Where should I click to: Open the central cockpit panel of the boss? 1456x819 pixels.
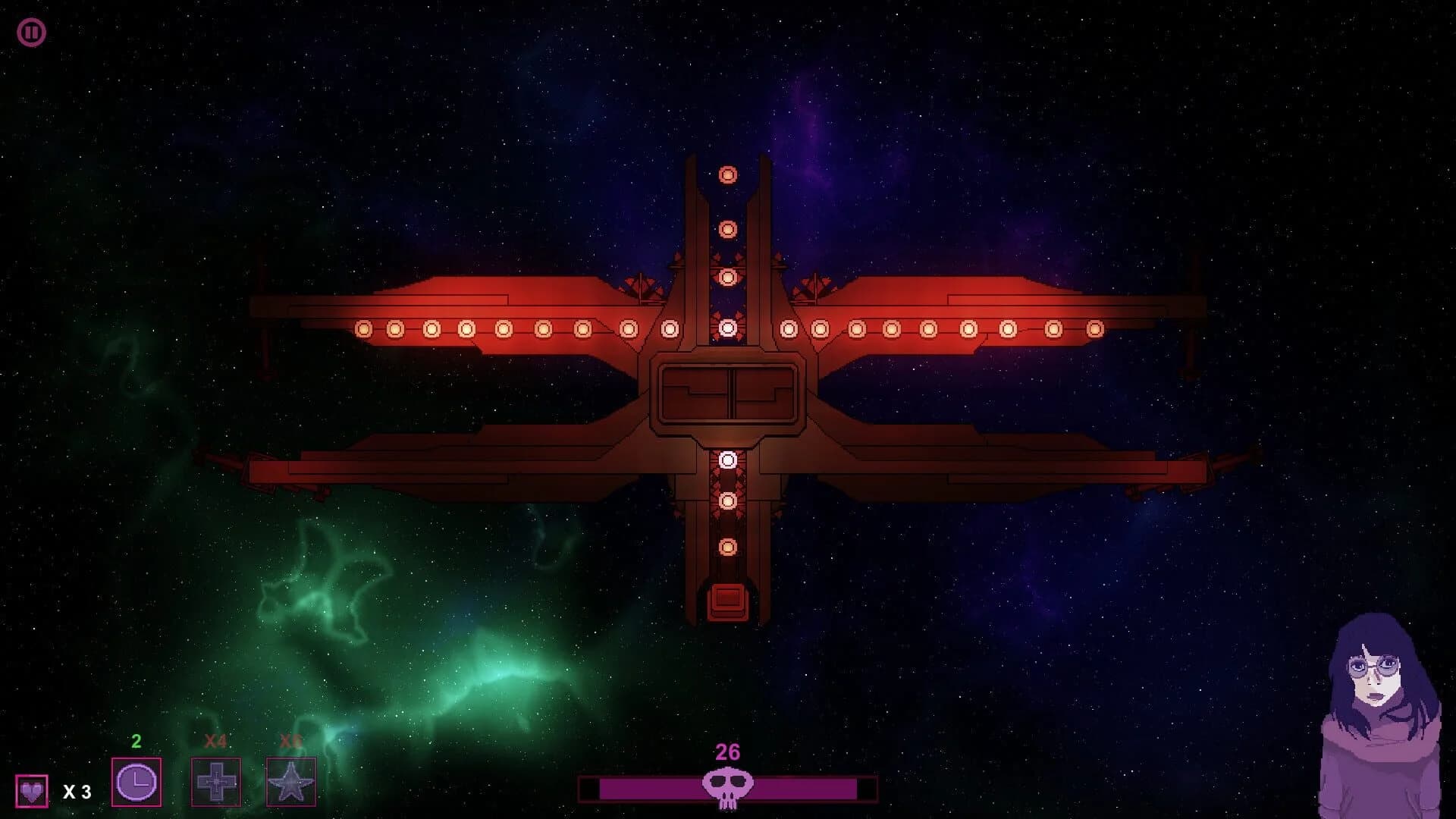729,394
